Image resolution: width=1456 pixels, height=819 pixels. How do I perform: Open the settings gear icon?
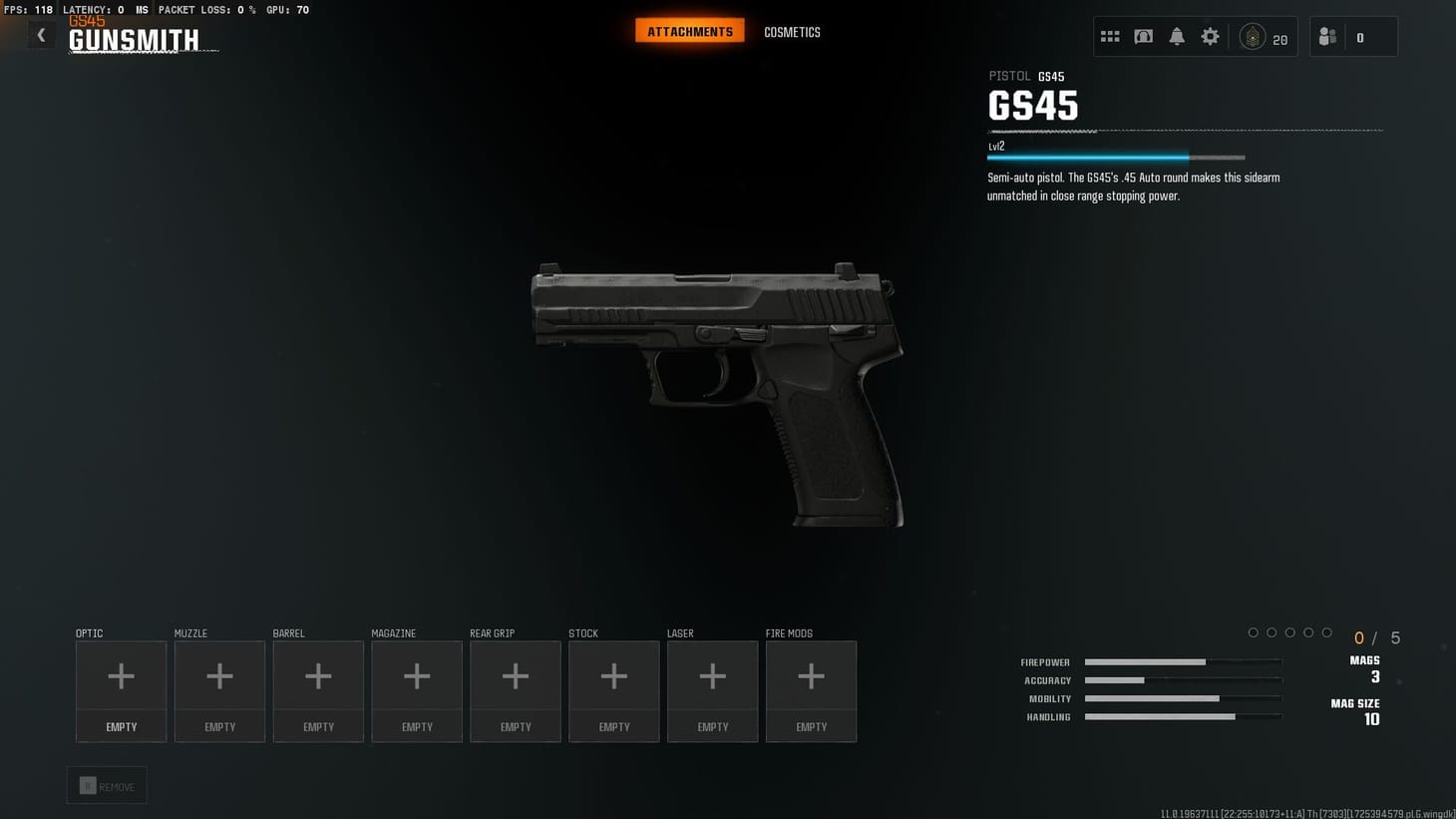point(1210,35)
